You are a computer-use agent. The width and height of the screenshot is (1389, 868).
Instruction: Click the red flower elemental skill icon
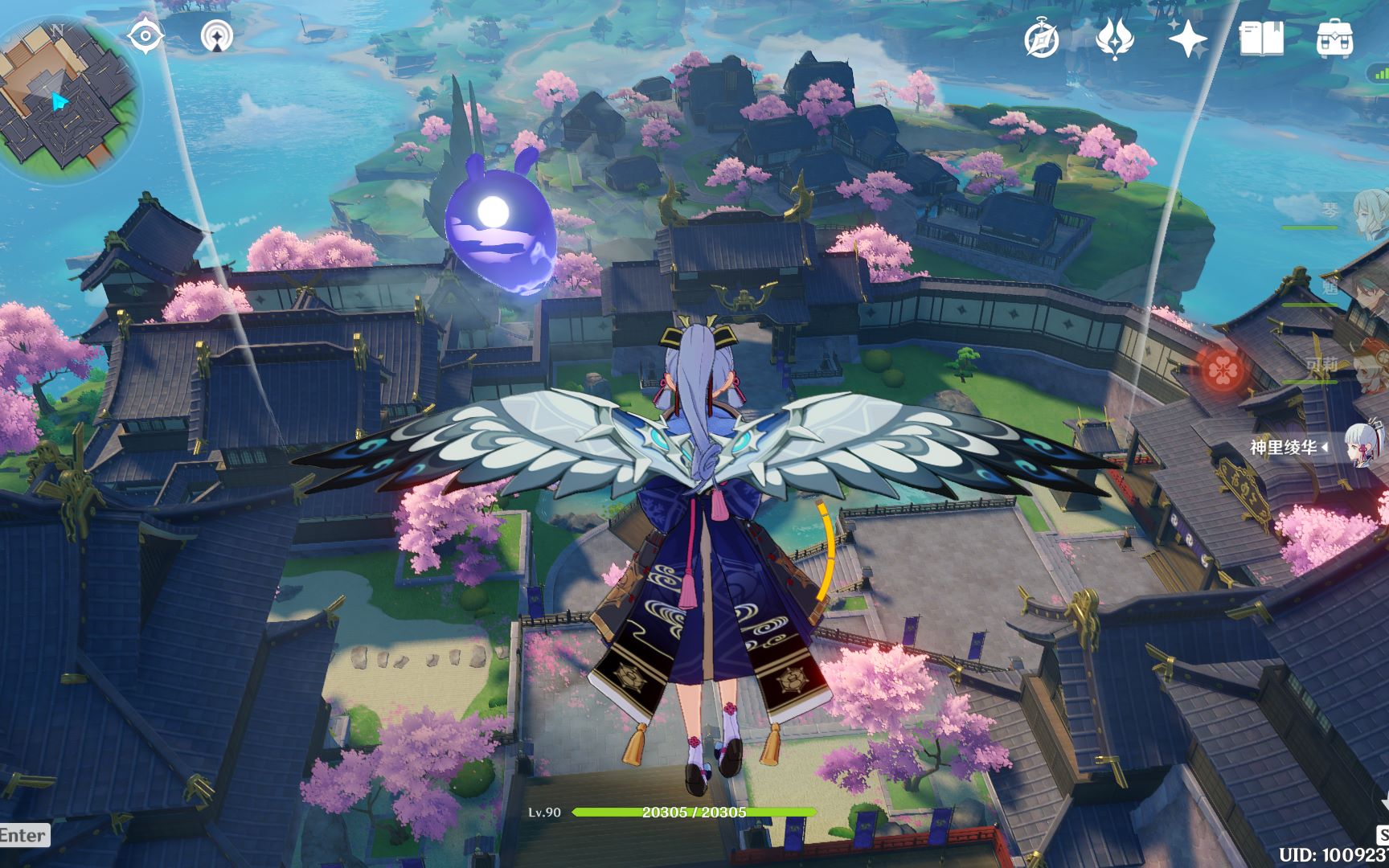click(1223, 370)
